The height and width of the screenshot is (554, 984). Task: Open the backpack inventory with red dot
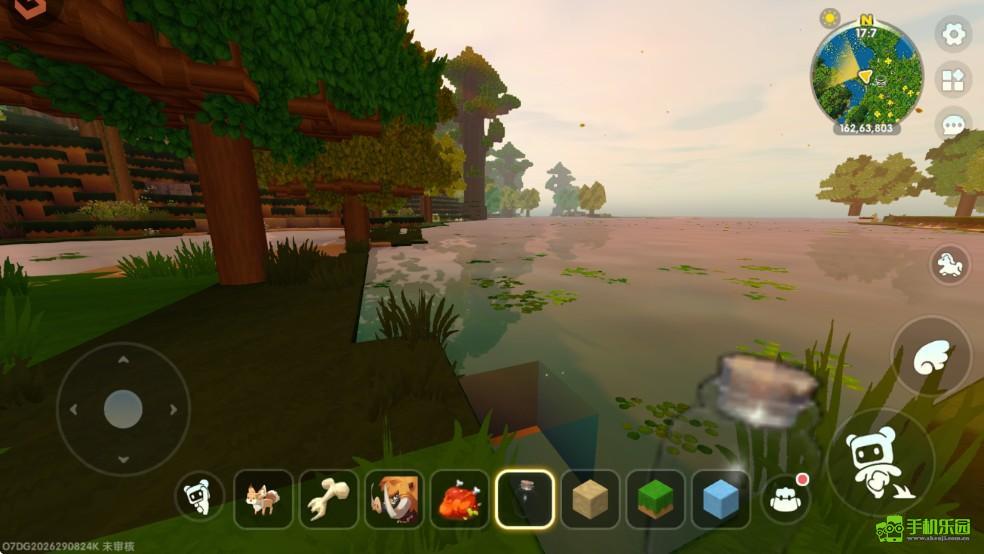[x=785, y=497]
